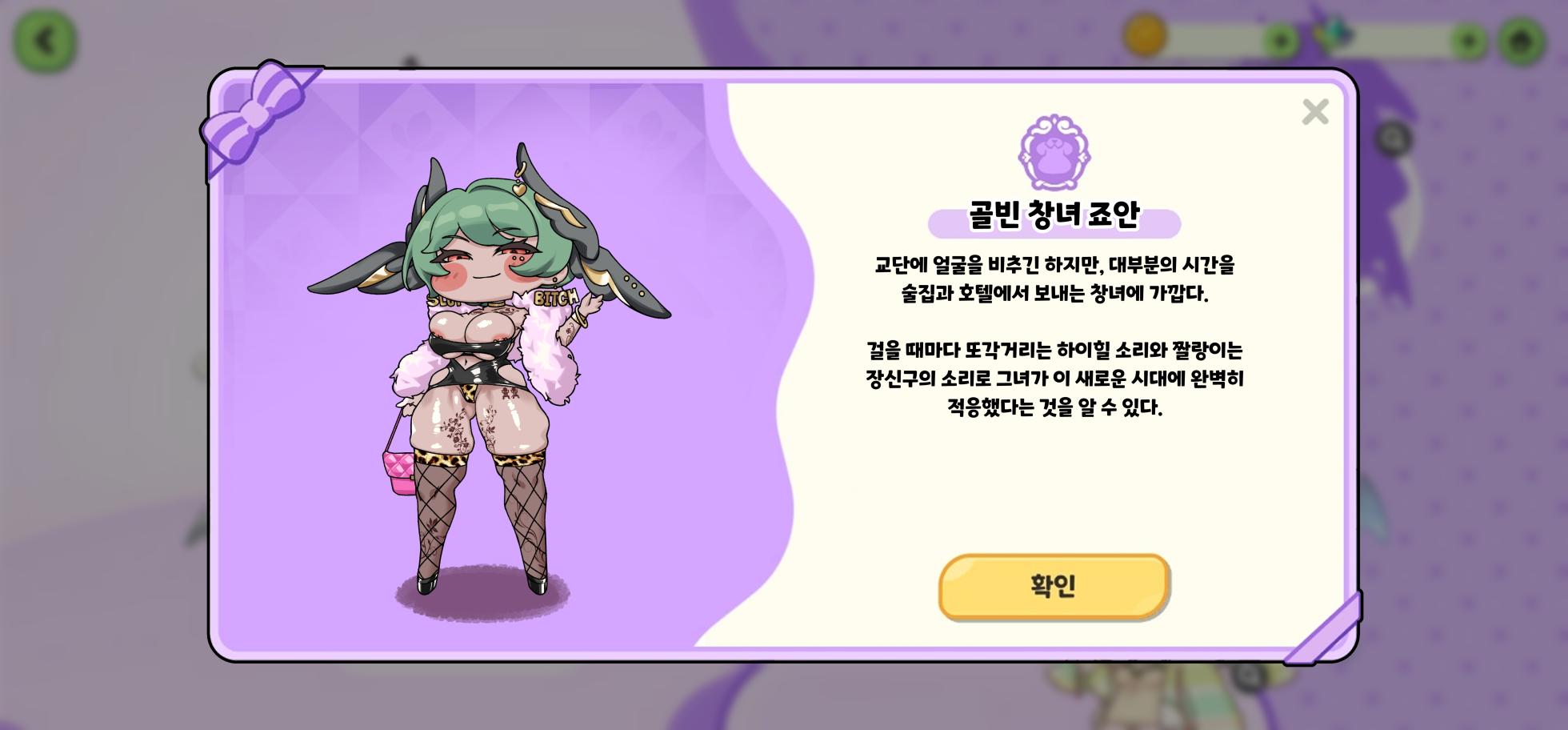Screen dimensions: 1568x730
Task: Click the small green node near the track's end
Action: click(x=1469, y=38)
